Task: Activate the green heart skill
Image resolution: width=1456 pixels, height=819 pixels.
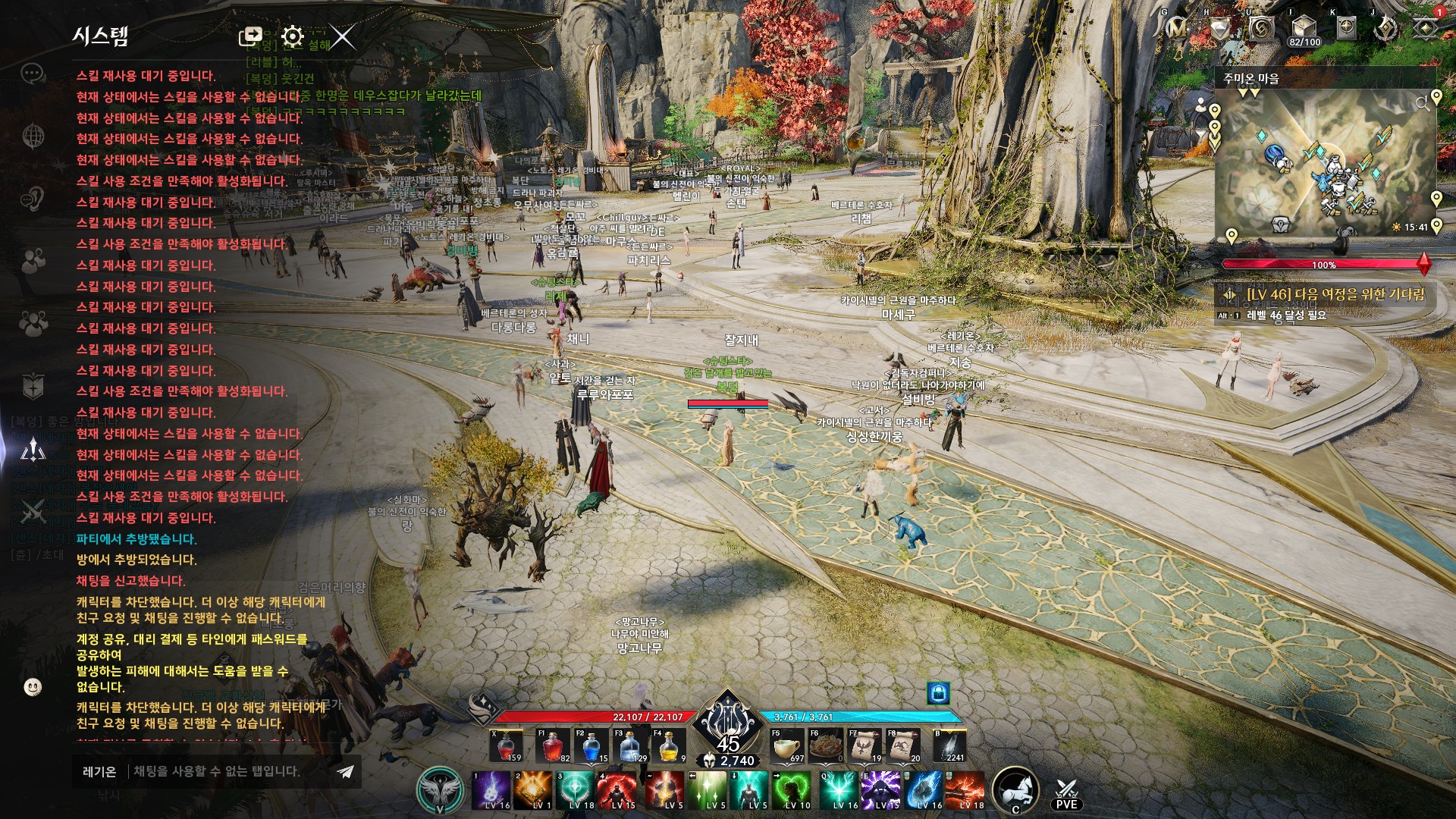Action: point(792,791)
